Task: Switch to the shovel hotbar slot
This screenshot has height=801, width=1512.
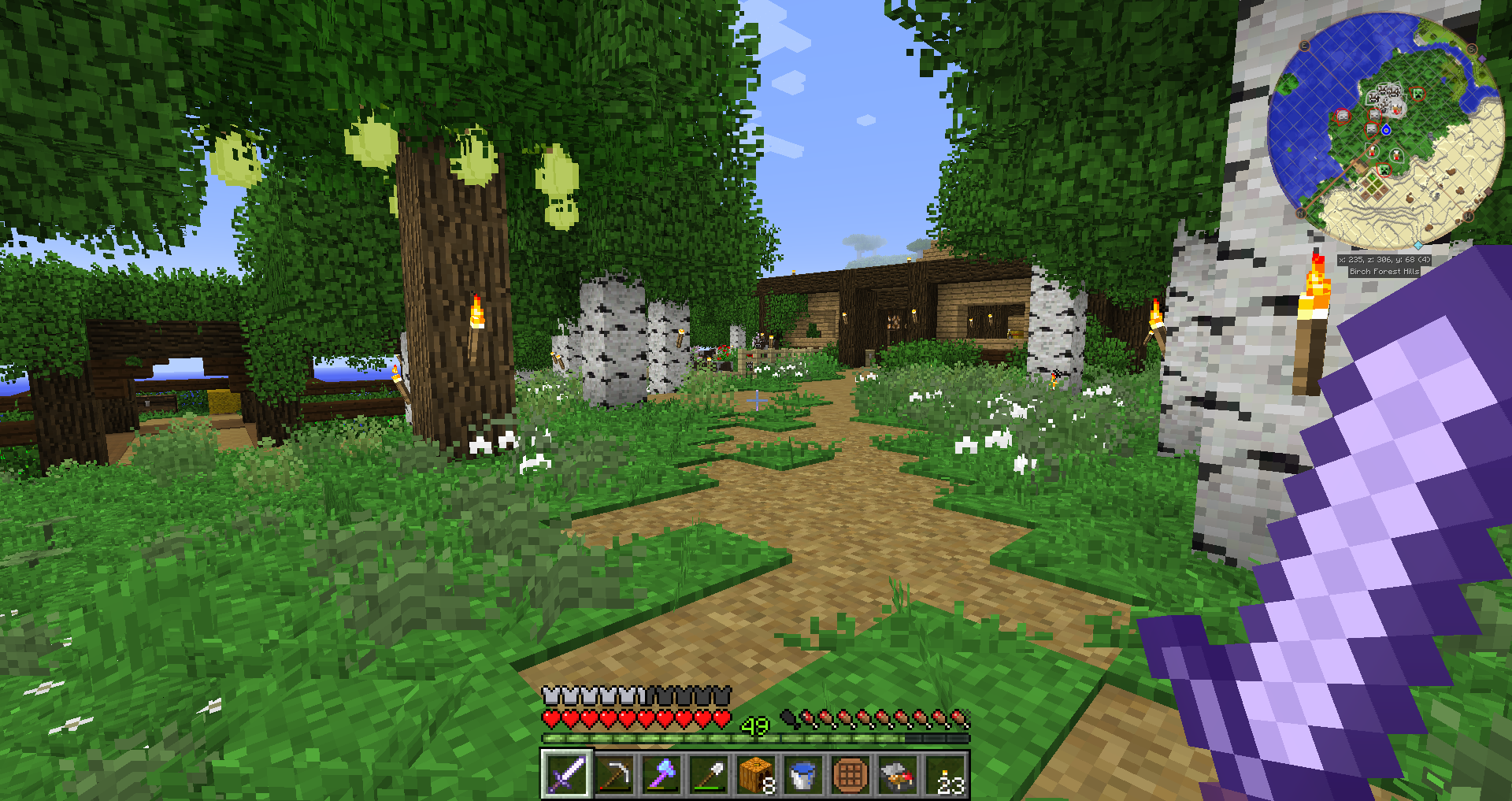Action: (x=708, y=774)
